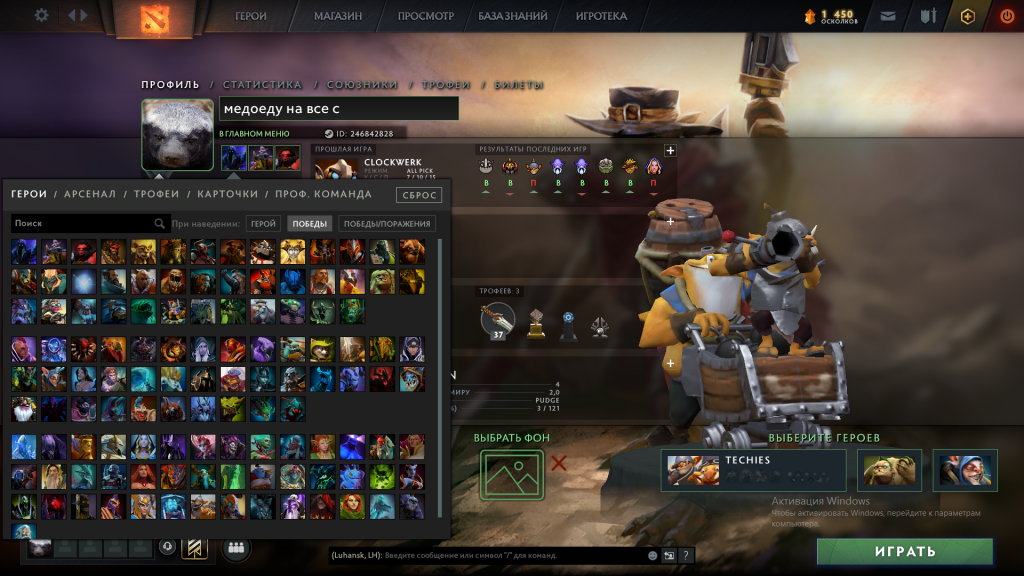Open the ПРОСМОТР watch section
The width and height of the screenshot is (1024, 576).
[x=425, y=16]
